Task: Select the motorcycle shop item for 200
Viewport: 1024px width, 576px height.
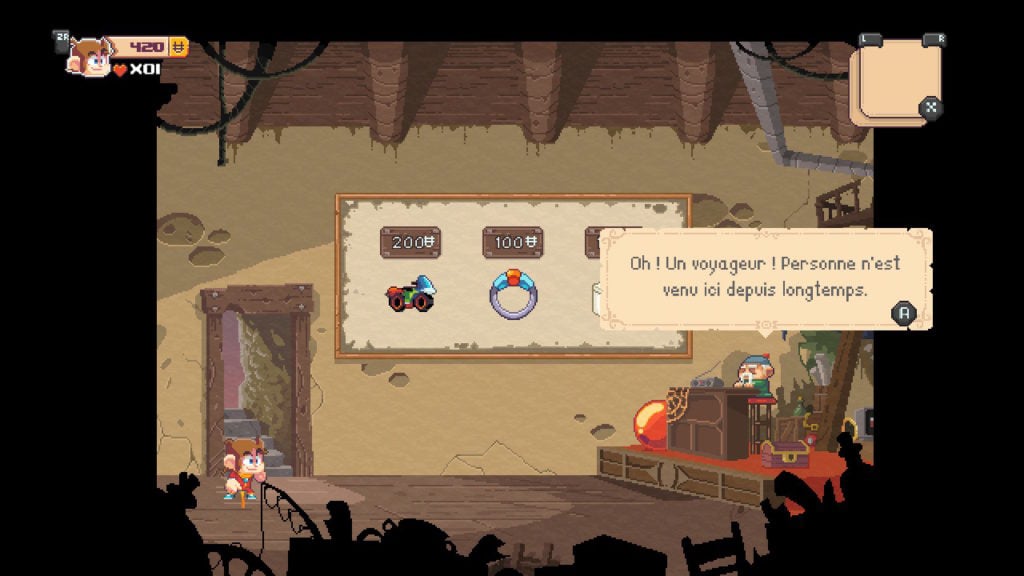Action: (x=410, y=295)
